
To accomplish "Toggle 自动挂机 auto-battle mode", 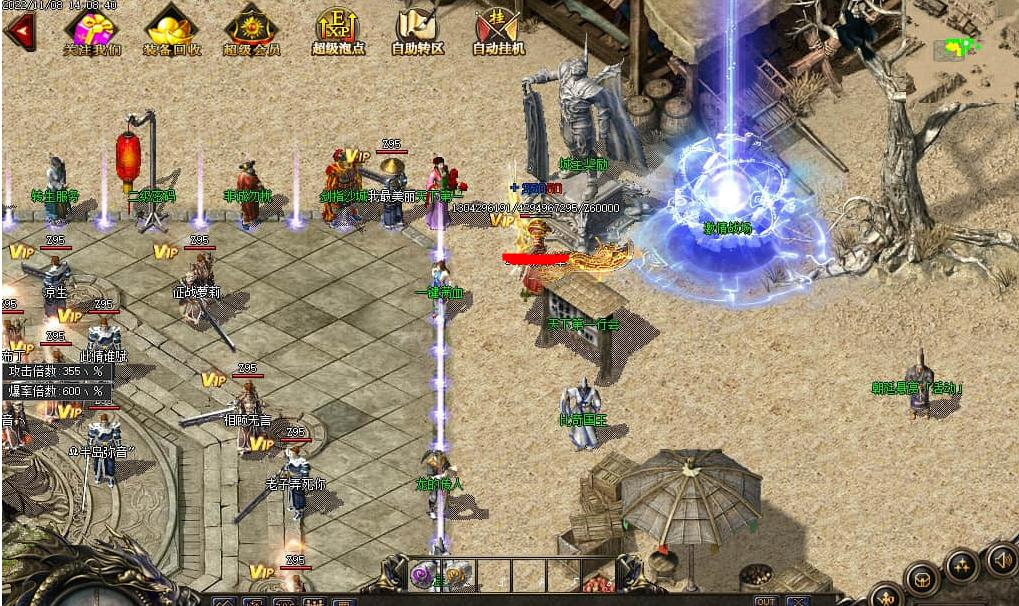I will point(497,30).
